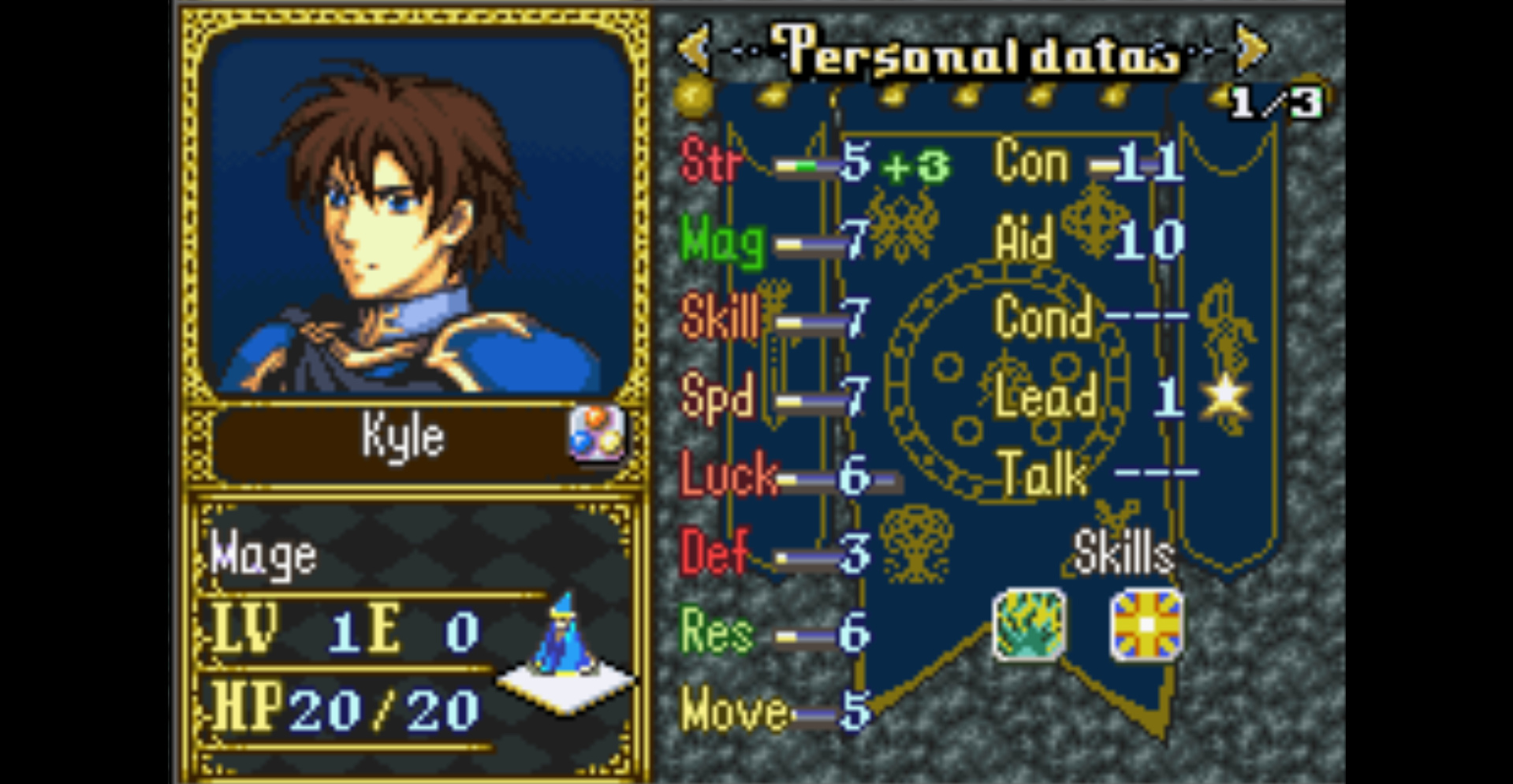Go to previous page with left arrow
This screenshot has height=784, width=1513.
click(x=695, y=49)
